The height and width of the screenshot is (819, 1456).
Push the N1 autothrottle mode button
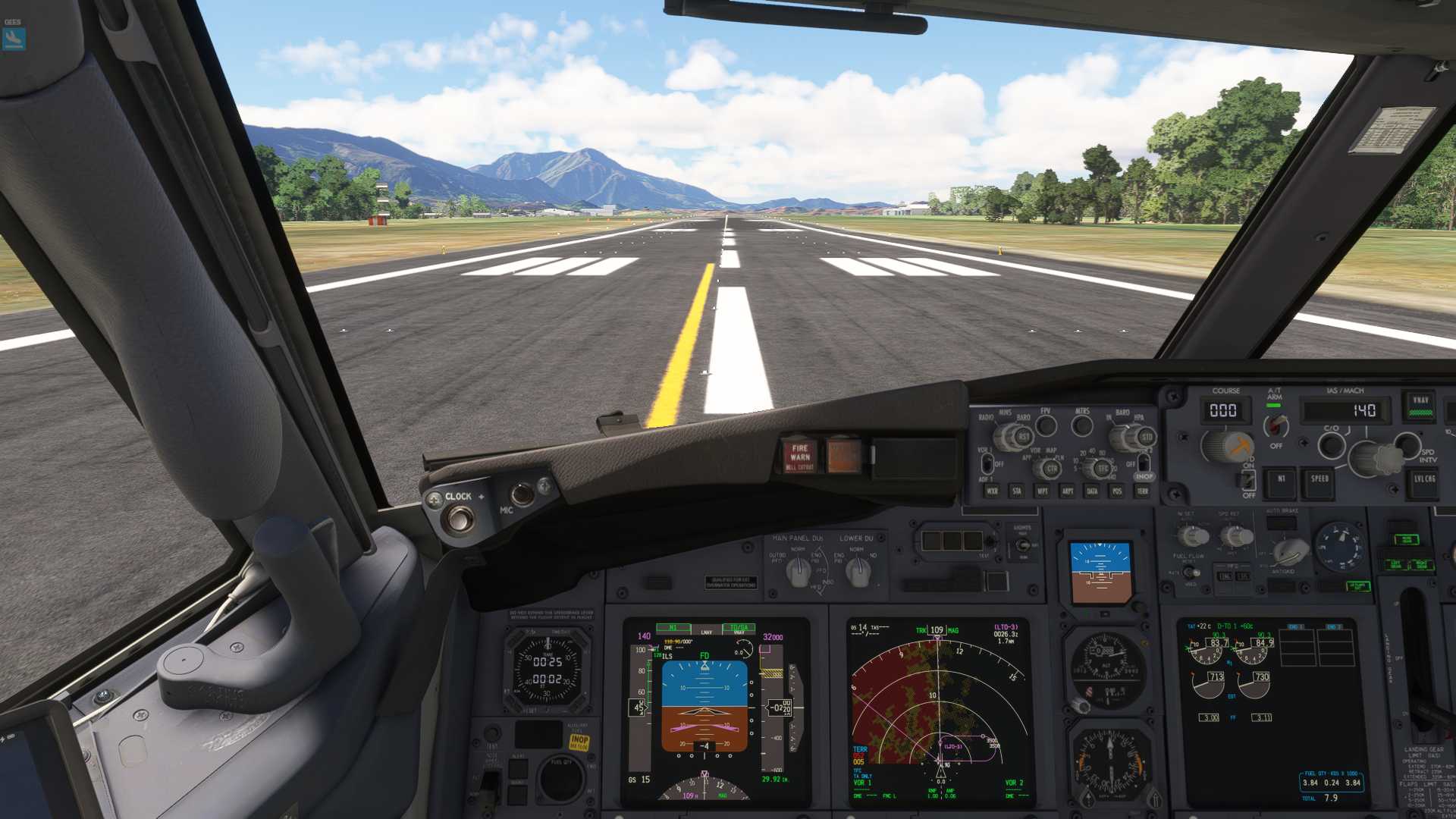[1282, 479]
